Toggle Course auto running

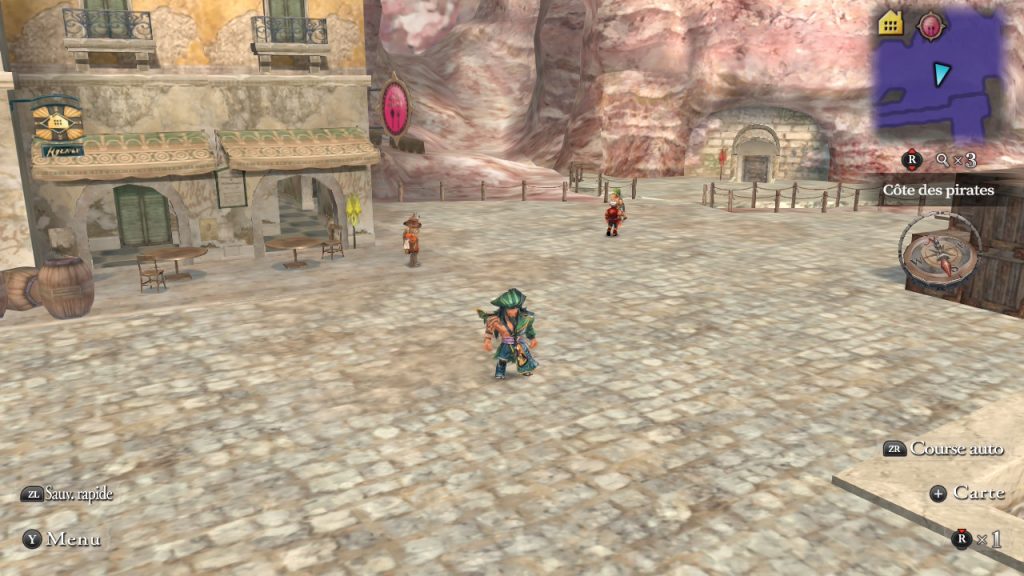943,449
